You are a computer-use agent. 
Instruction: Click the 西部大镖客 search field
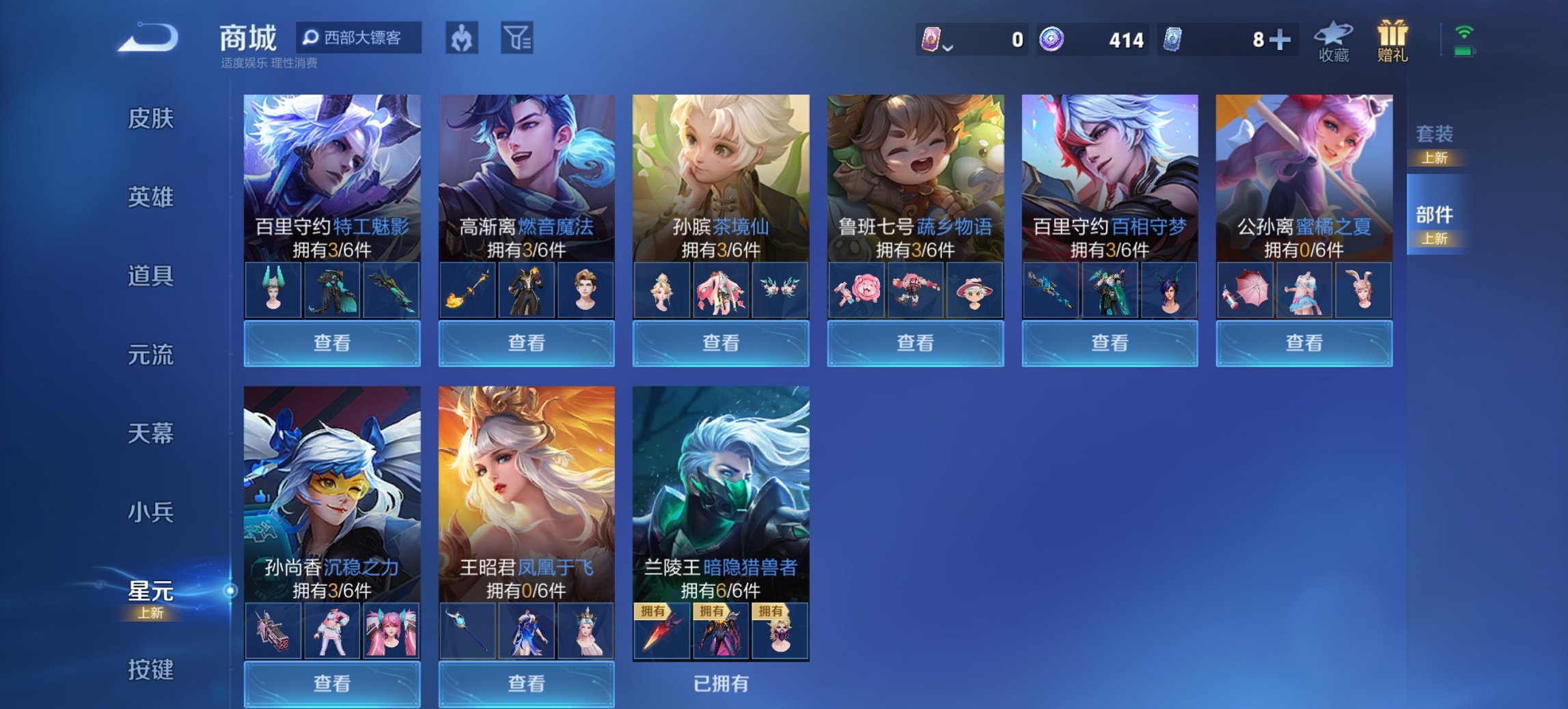(359, 39)
